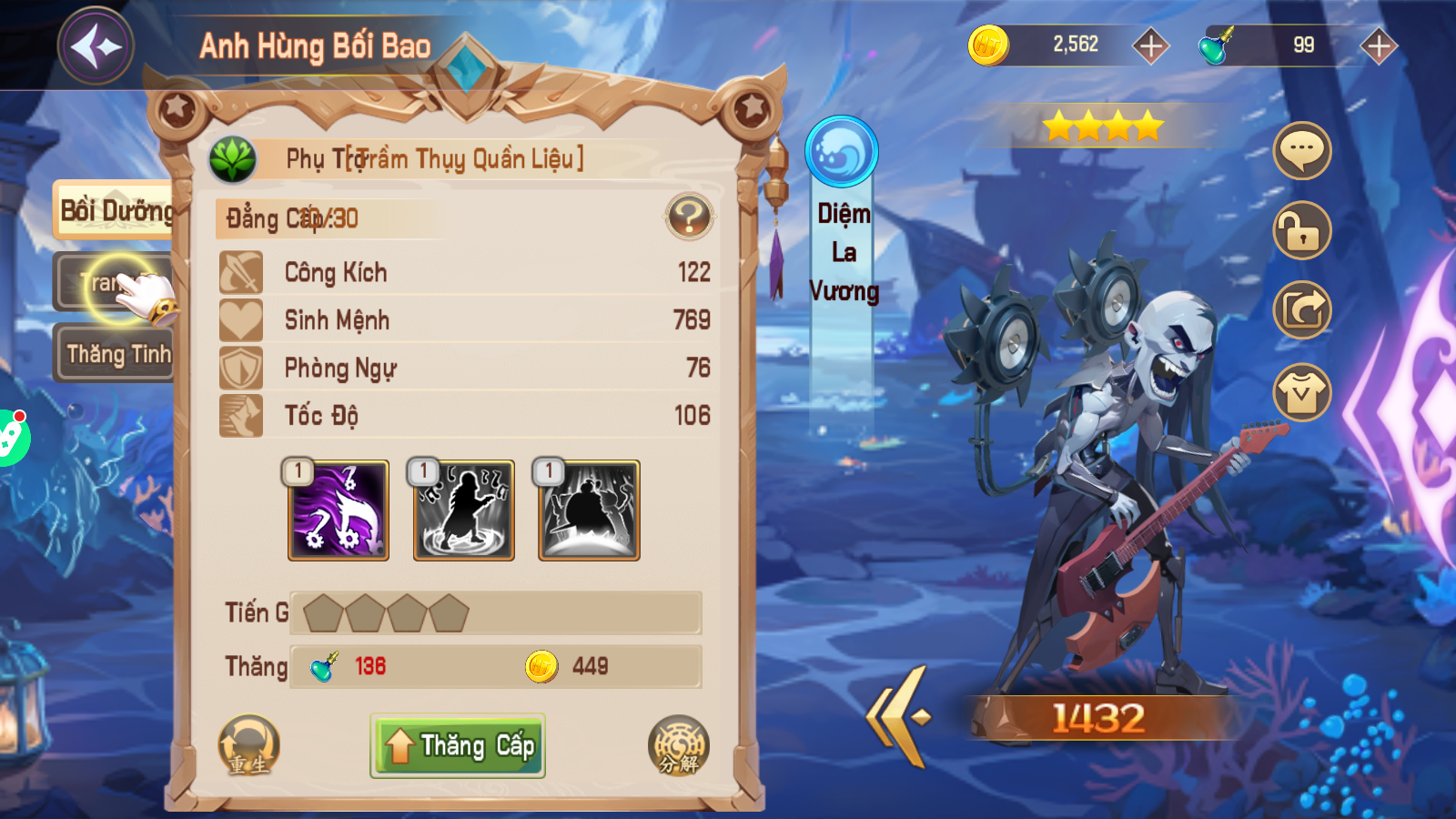Click the green lotus support class icon
This screenshot has height=819, width=1456.
233,159
